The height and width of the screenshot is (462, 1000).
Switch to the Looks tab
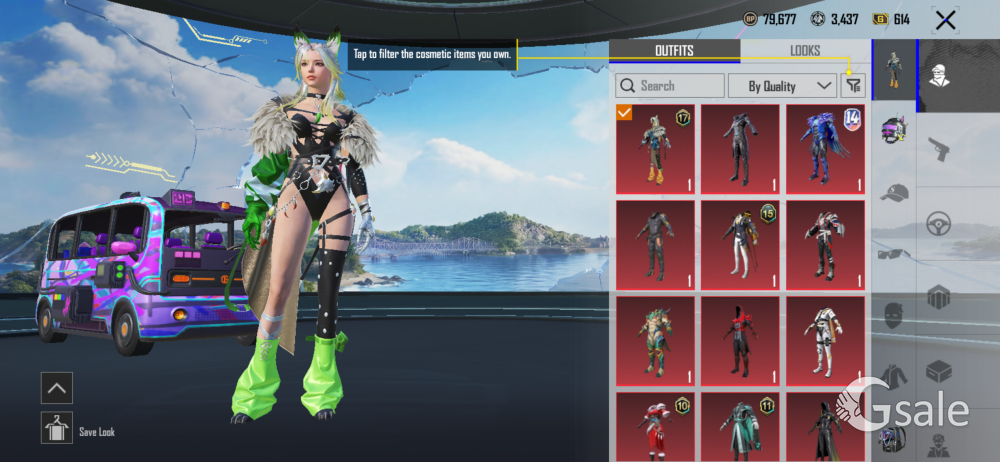click(x=804, y=51)
